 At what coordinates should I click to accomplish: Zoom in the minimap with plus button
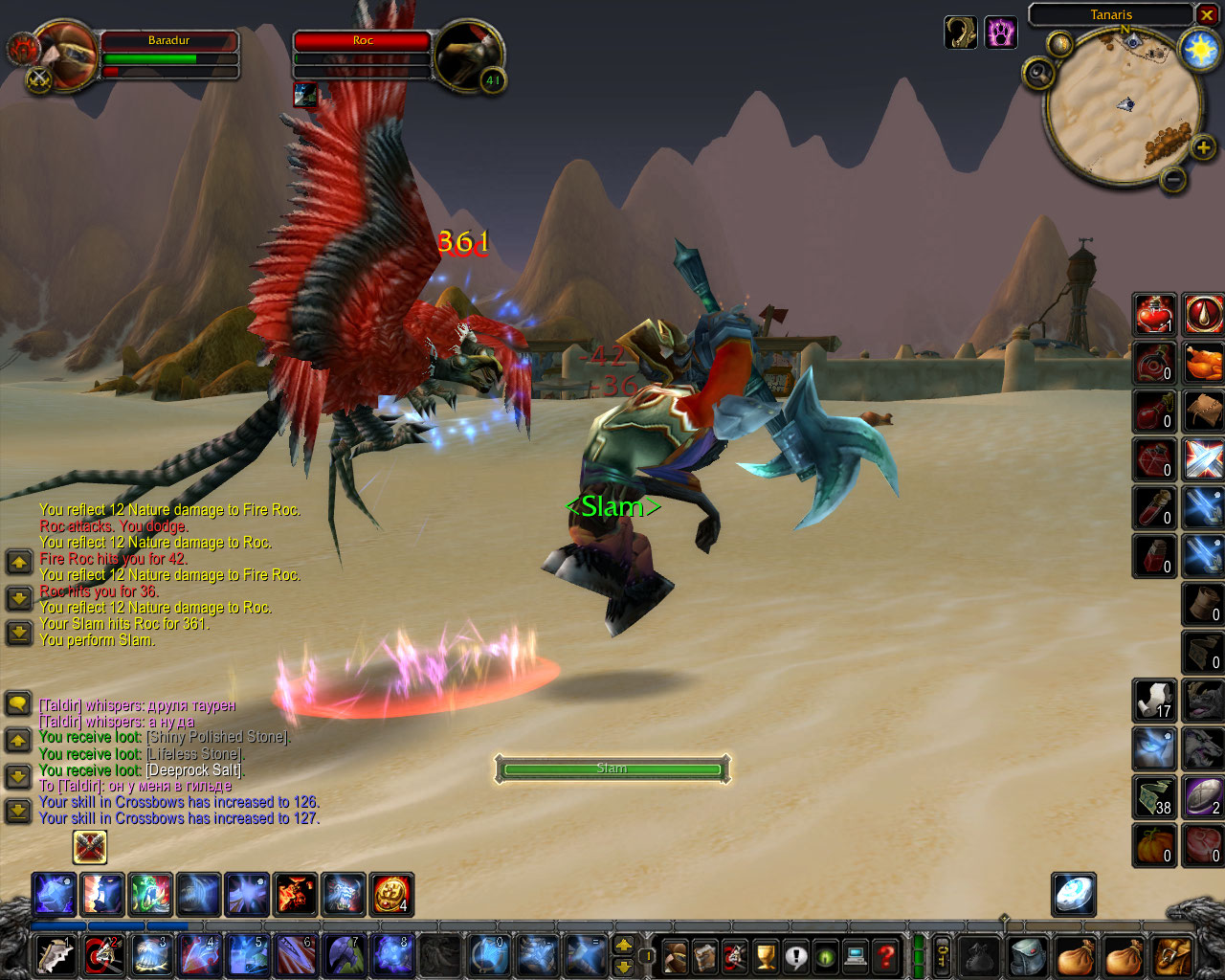(x=1203, y=147)
